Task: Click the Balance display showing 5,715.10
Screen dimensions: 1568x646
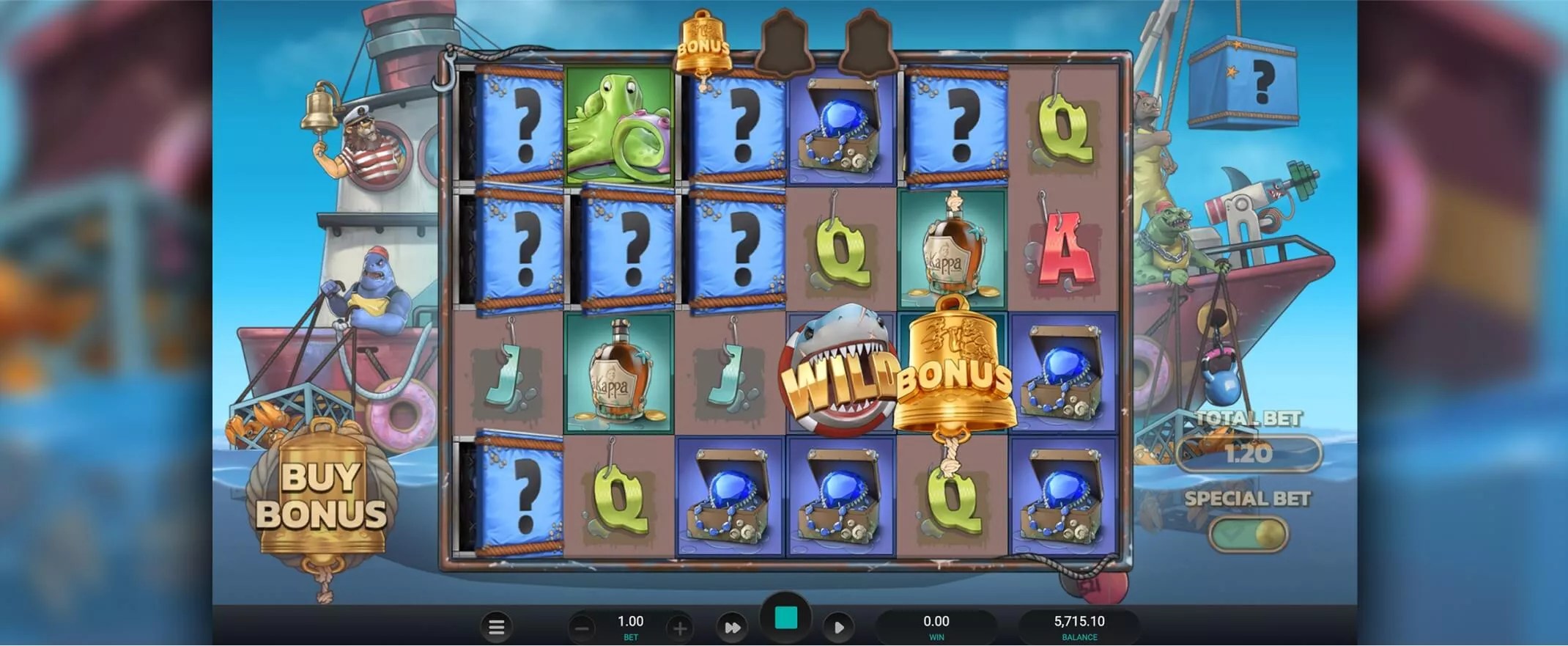Action: pos(1079,623)
